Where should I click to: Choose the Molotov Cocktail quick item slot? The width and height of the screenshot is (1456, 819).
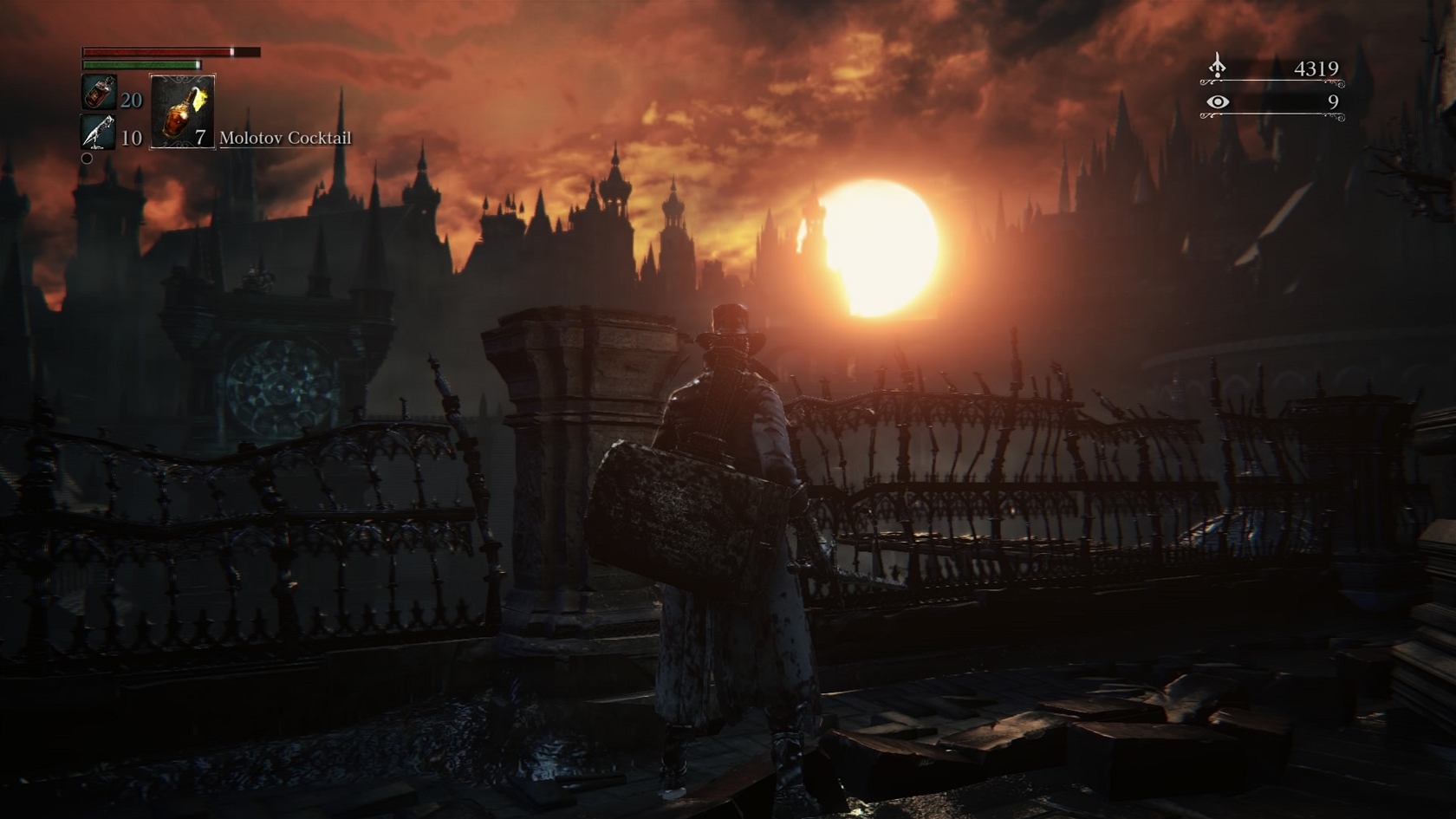click(x=183, y=112)
